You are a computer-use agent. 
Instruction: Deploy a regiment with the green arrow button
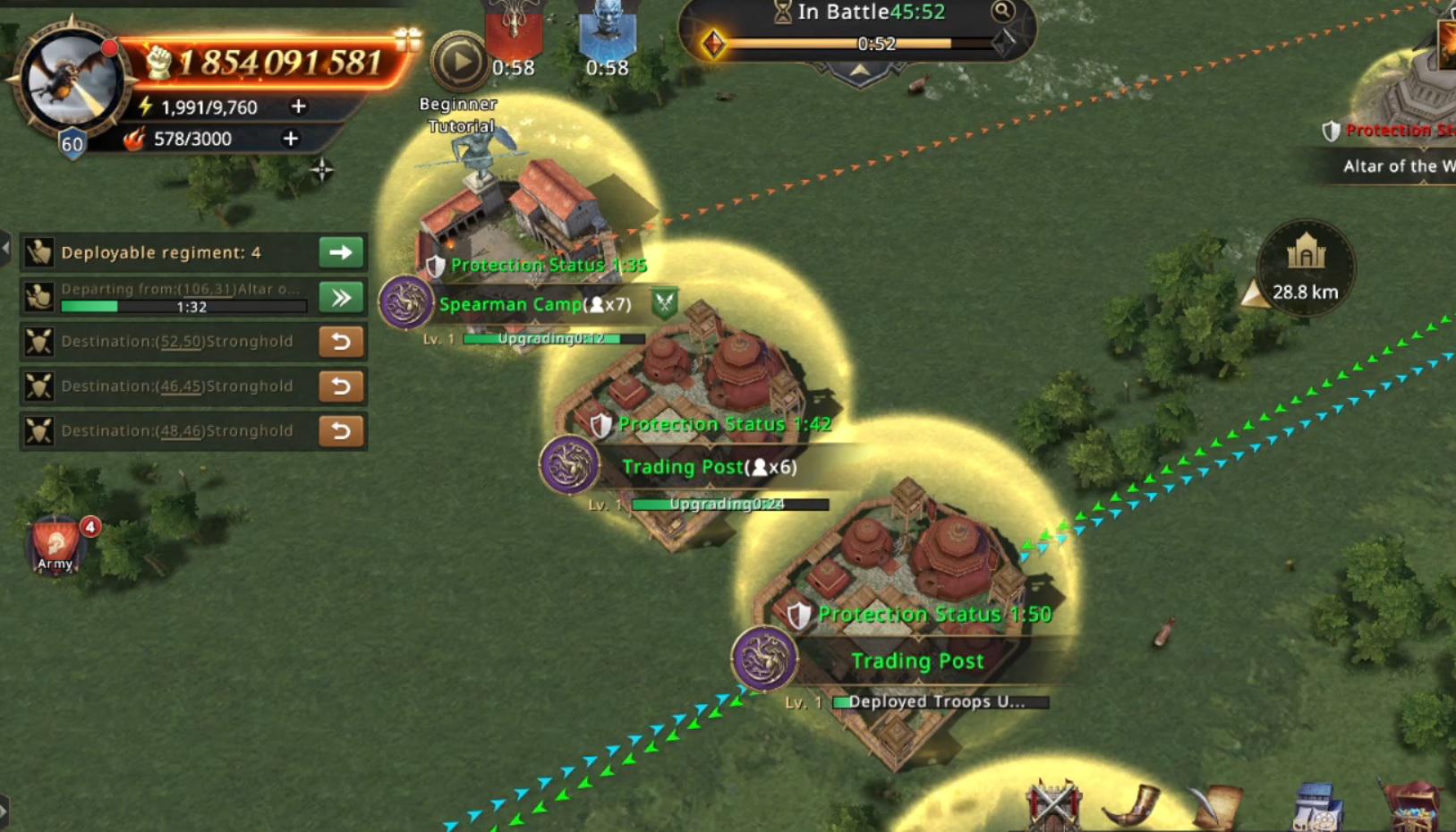341,252
